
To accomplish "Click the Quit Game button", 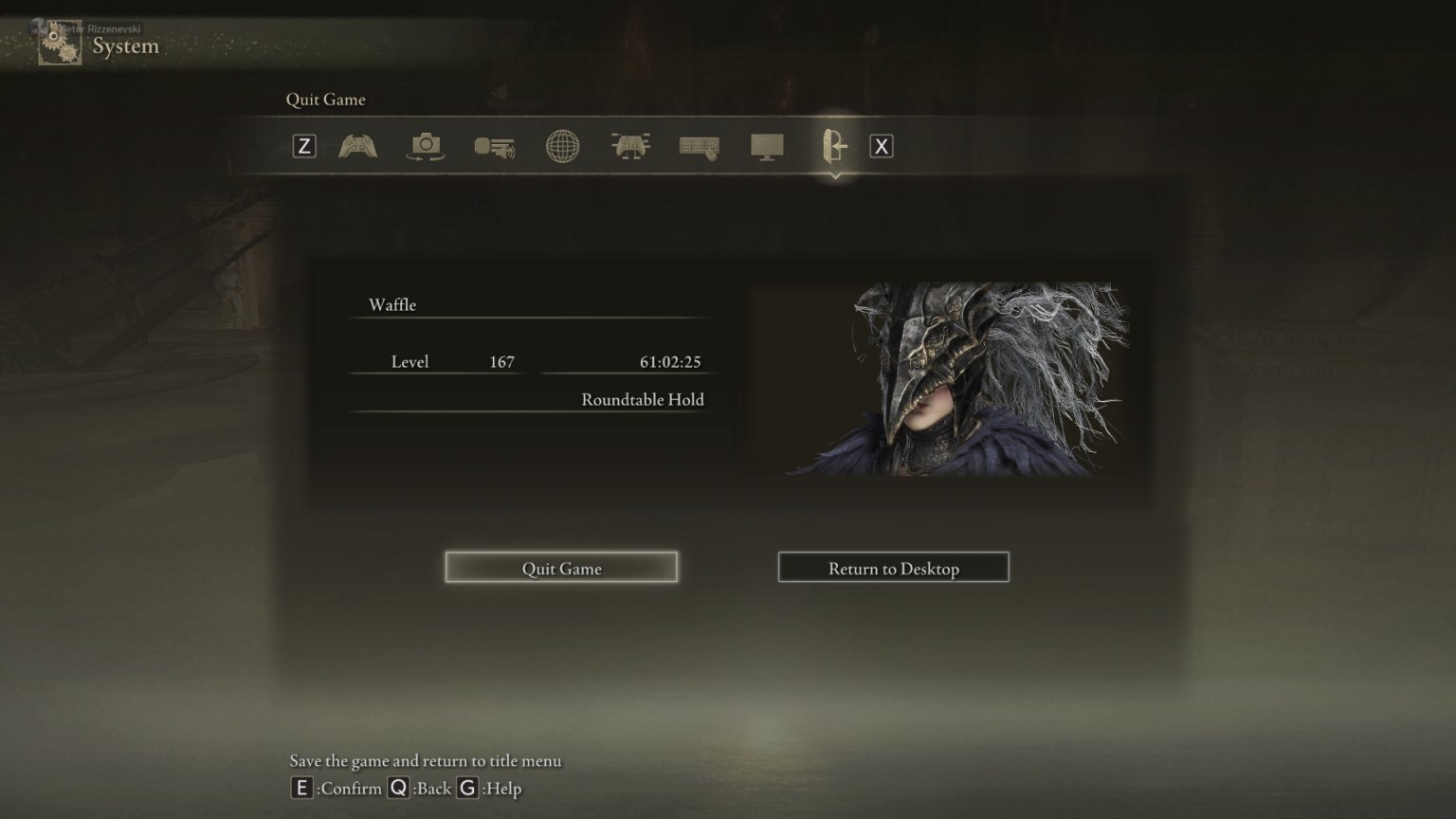I will click(x=560, y=566).
